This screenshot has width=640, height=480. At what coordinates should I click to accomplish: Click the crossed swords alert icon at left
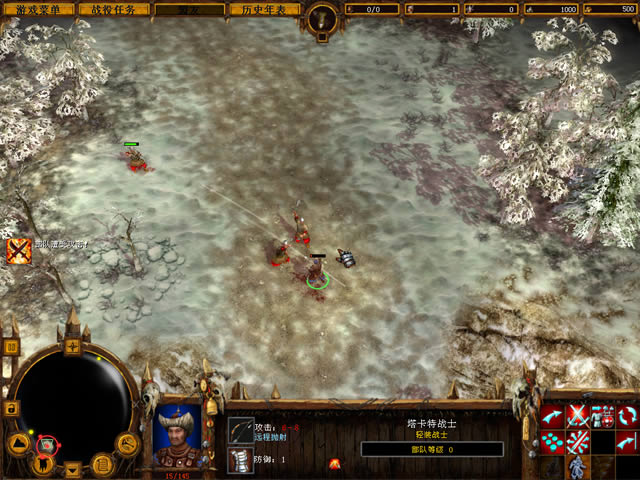click(19, 250)
